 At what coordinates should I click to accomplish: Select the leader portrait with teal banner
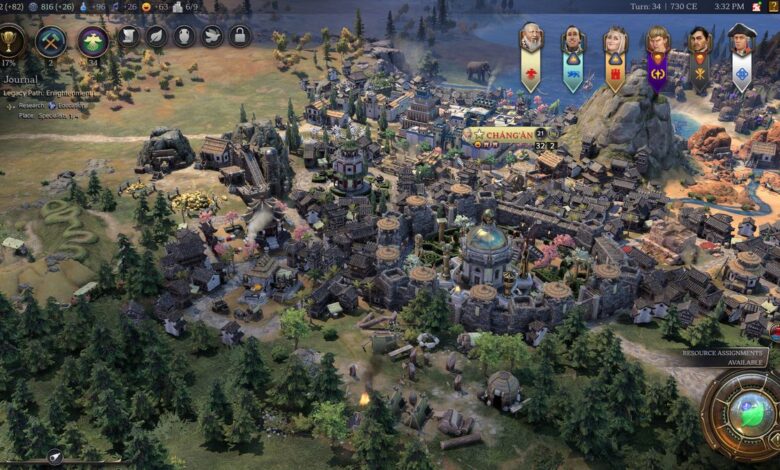click(572, 40)
